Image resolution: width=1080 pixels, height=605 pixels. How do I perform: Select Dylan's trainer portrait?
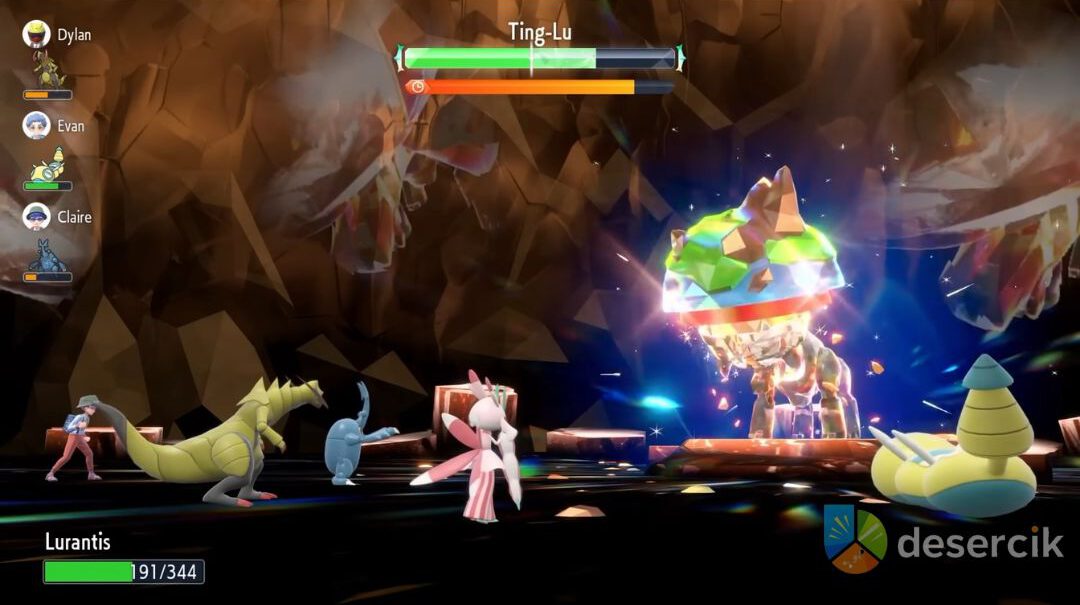37,35
